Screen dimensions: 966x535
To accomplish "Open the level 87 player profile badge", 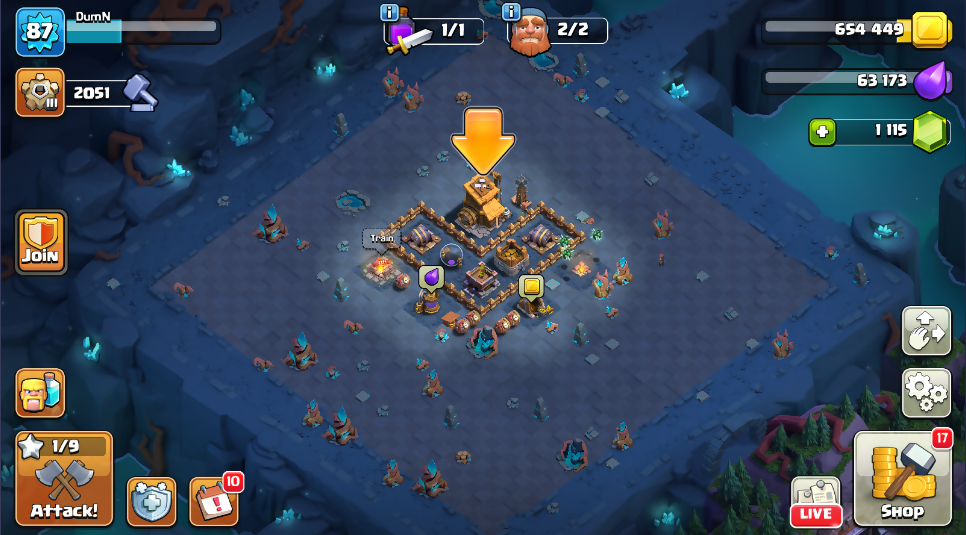I will click(40, 32).
